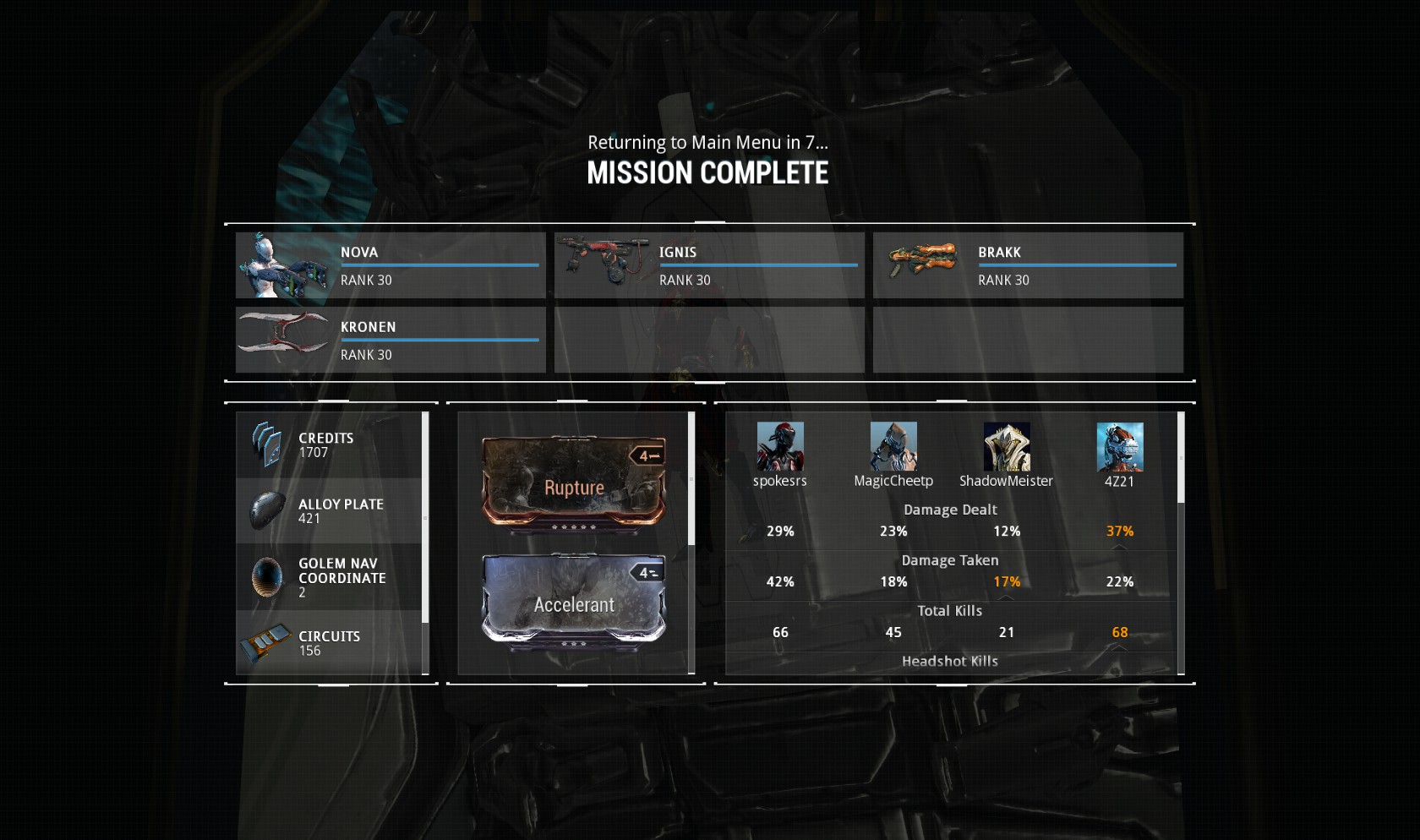
Task: Select the Kronen melee rank panel
Action: coord(390,340)
